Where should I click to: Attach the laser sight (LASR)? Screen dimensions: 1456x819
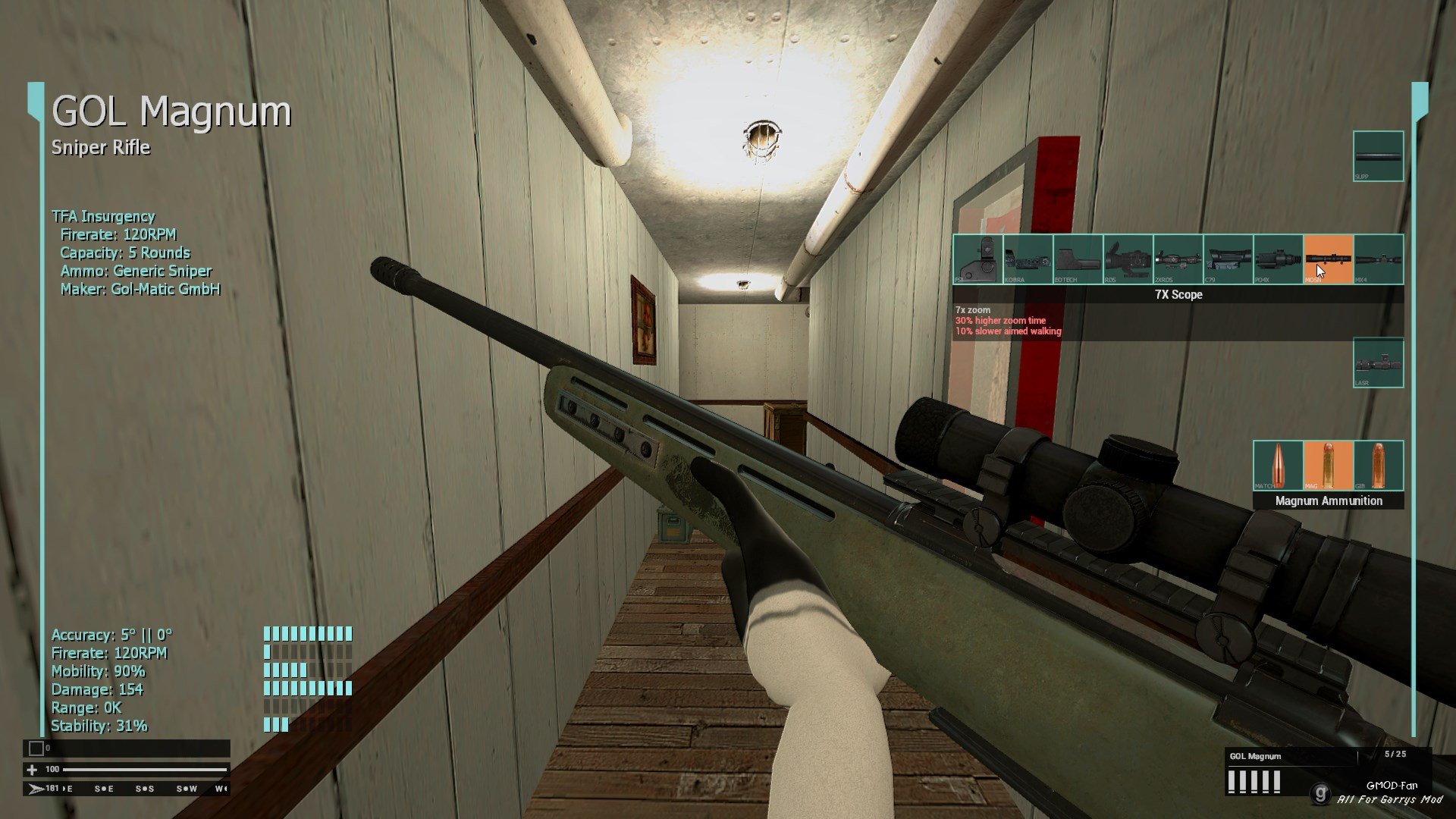(1378, 362)
